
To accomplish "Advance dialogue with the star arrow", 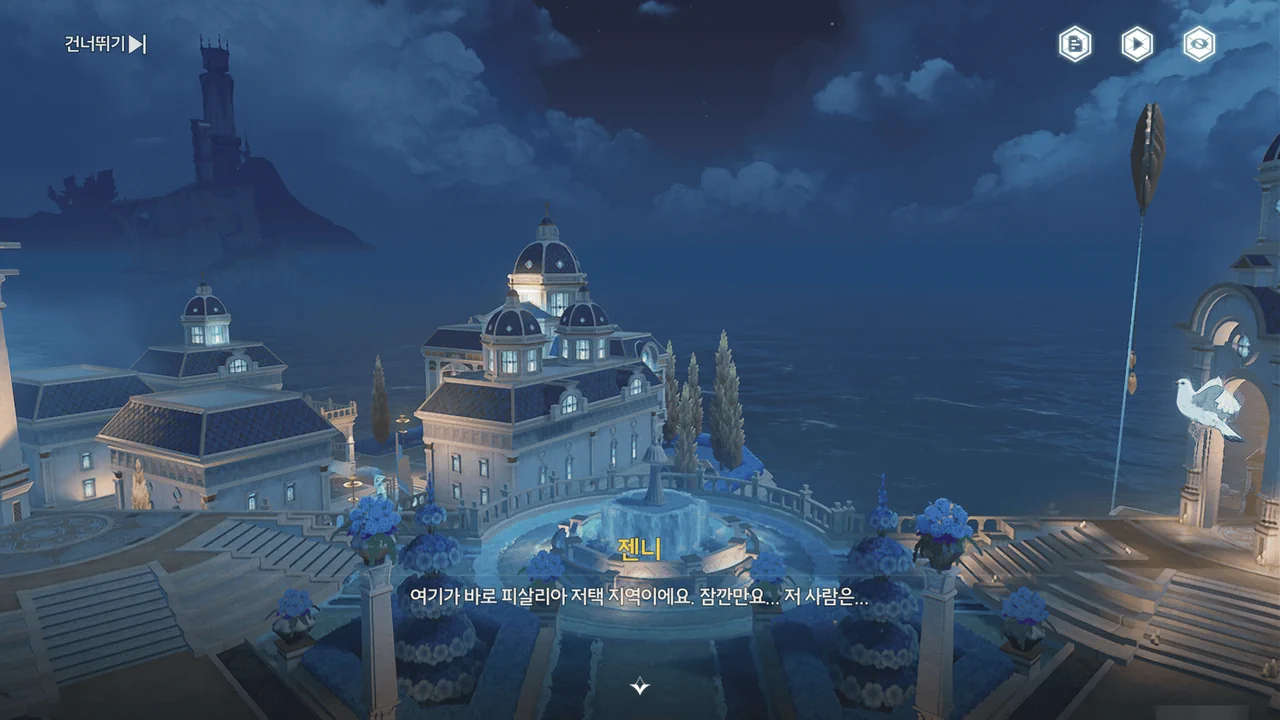I will (x=640, y=685).
